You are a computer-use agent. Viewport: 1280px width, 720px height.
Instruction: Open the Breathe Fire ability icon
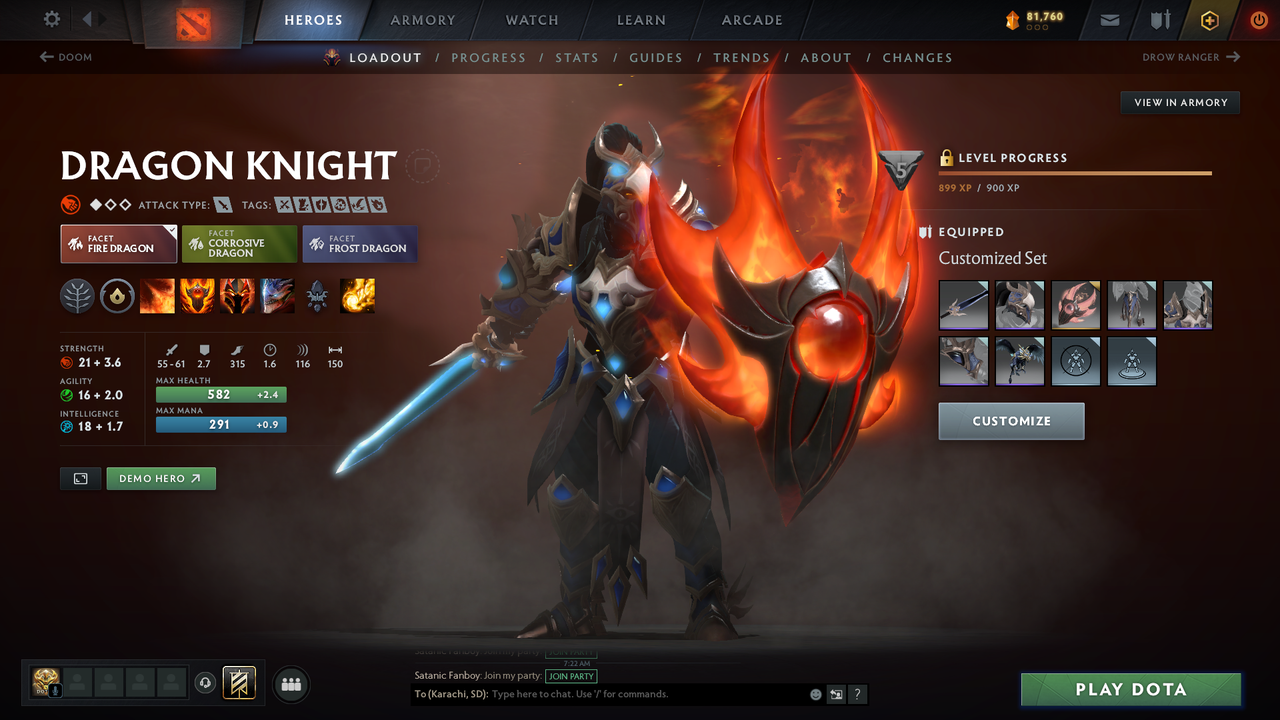pos(157,295)
